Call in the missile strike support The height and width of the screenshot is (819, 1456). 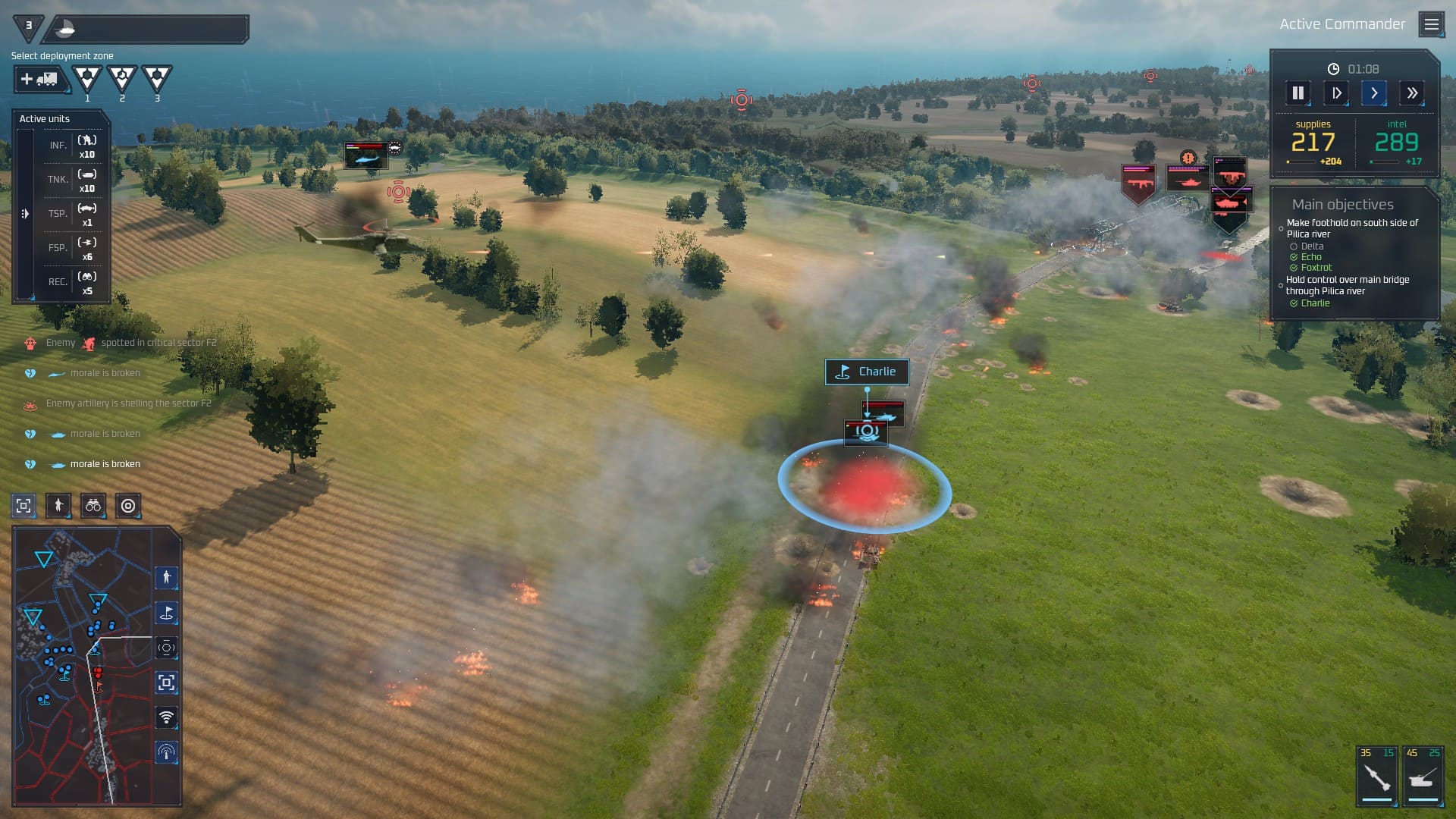tap(1376, 777)
